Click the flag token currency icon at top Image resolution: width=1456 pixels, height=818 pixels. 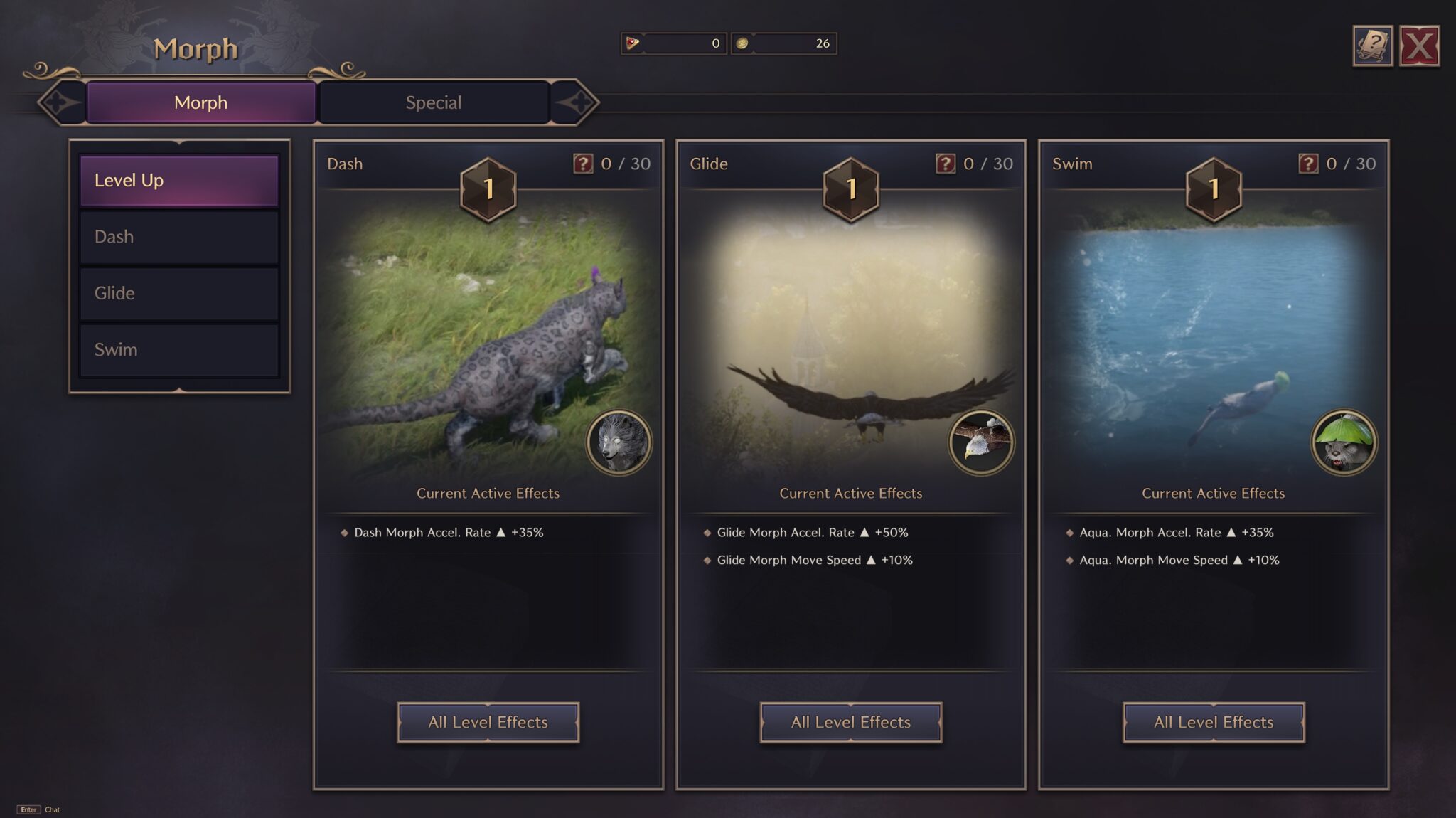coord(632,43)
